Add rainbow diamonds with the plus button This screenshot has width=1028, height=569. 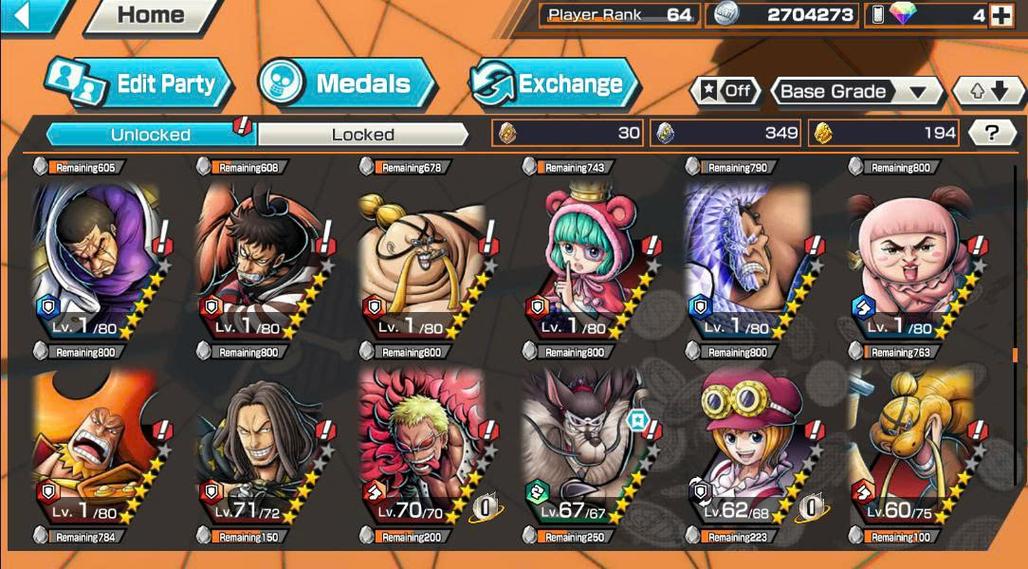pyautogui.click(x=999, y=15)
